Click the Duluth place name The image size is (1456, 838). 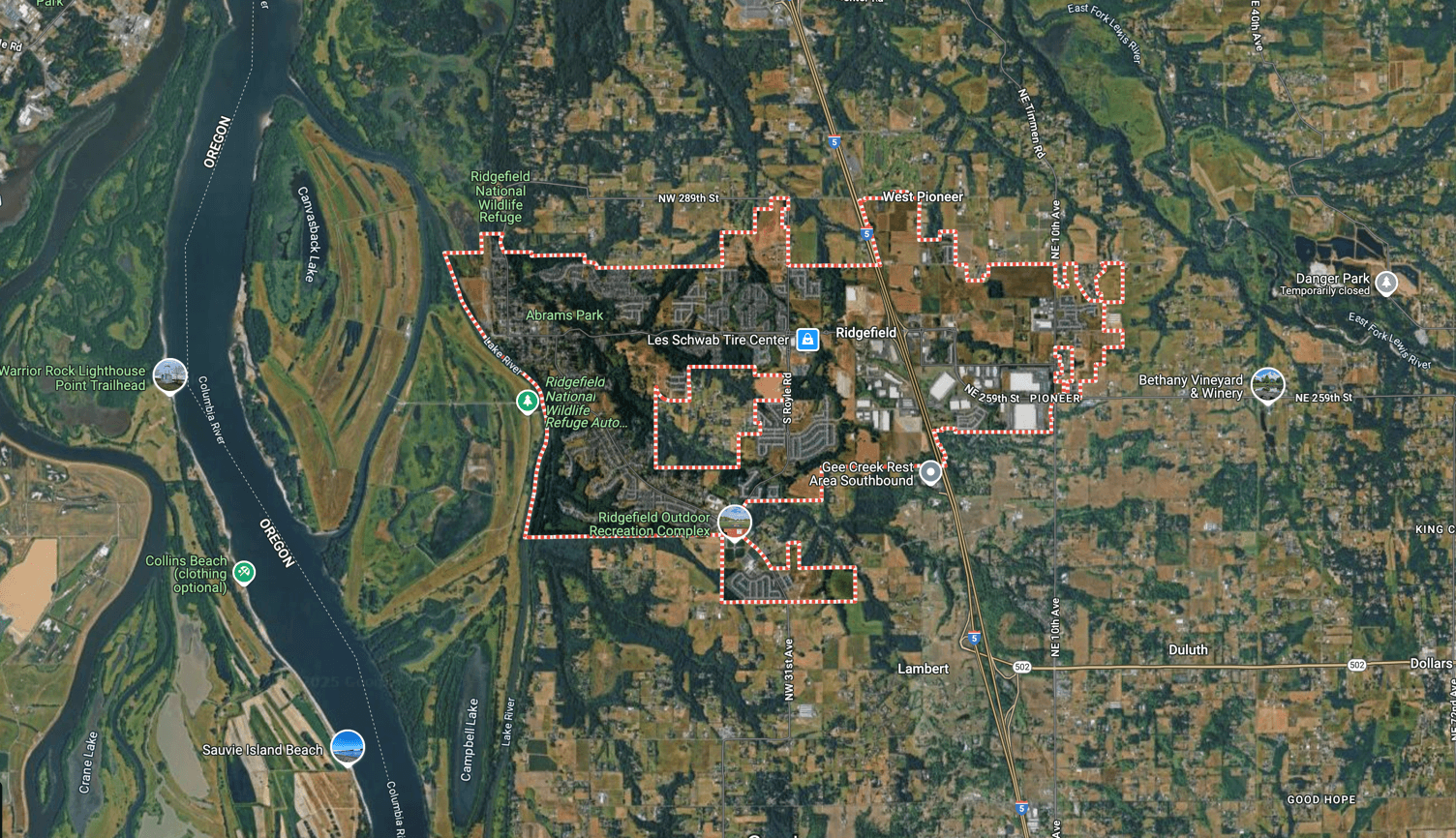(1188, 649)
